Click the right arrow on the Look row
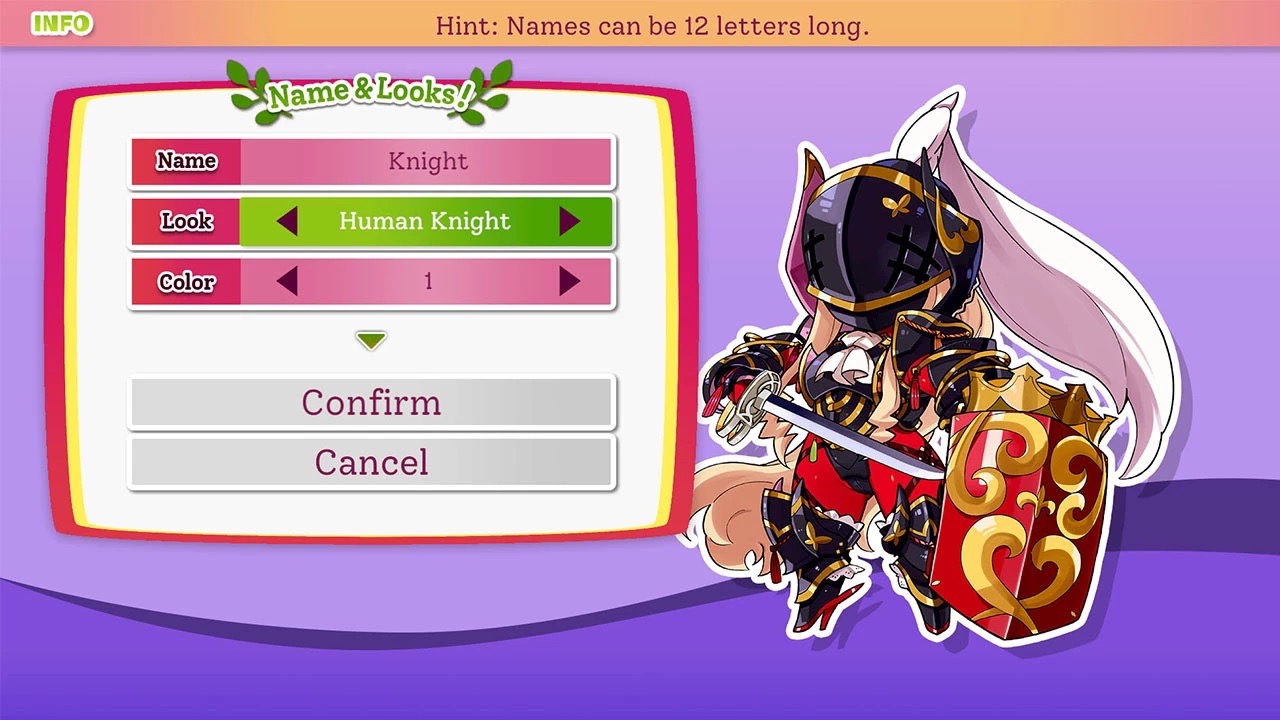This screenshot has height=720, width=1280. [569, 221]
